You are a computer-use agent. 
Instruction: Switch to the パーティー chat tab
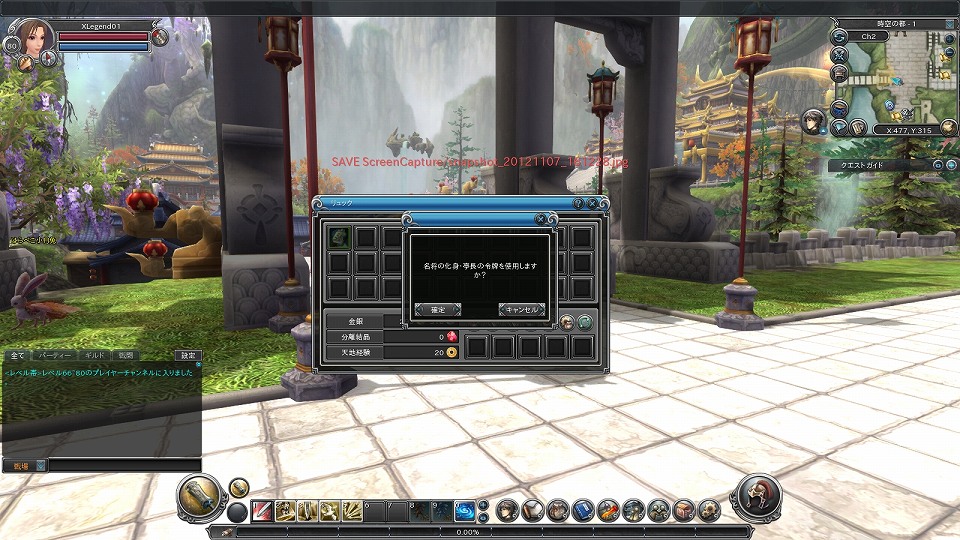tap(53, 355)
